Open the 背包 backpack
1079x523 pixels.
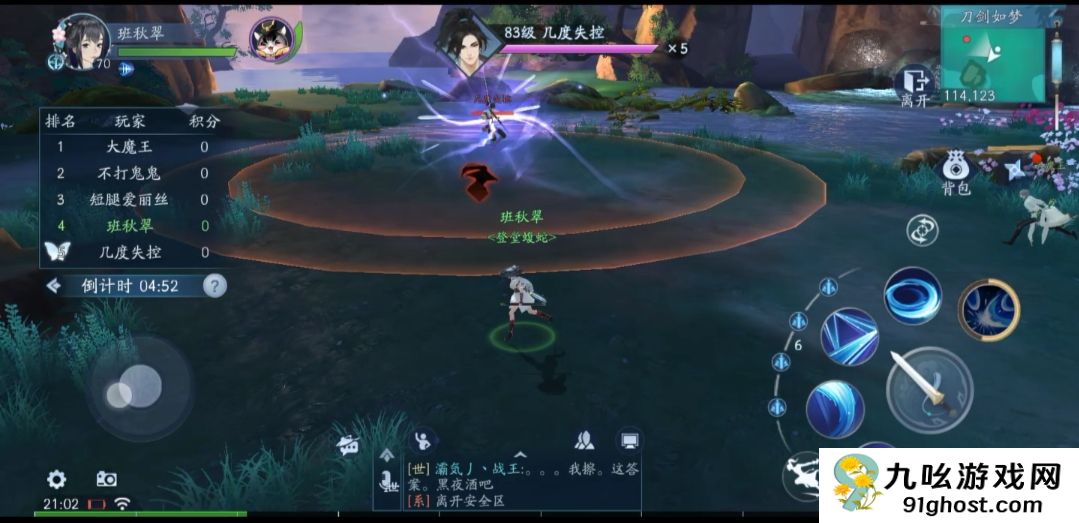click(x=956, y=172)
